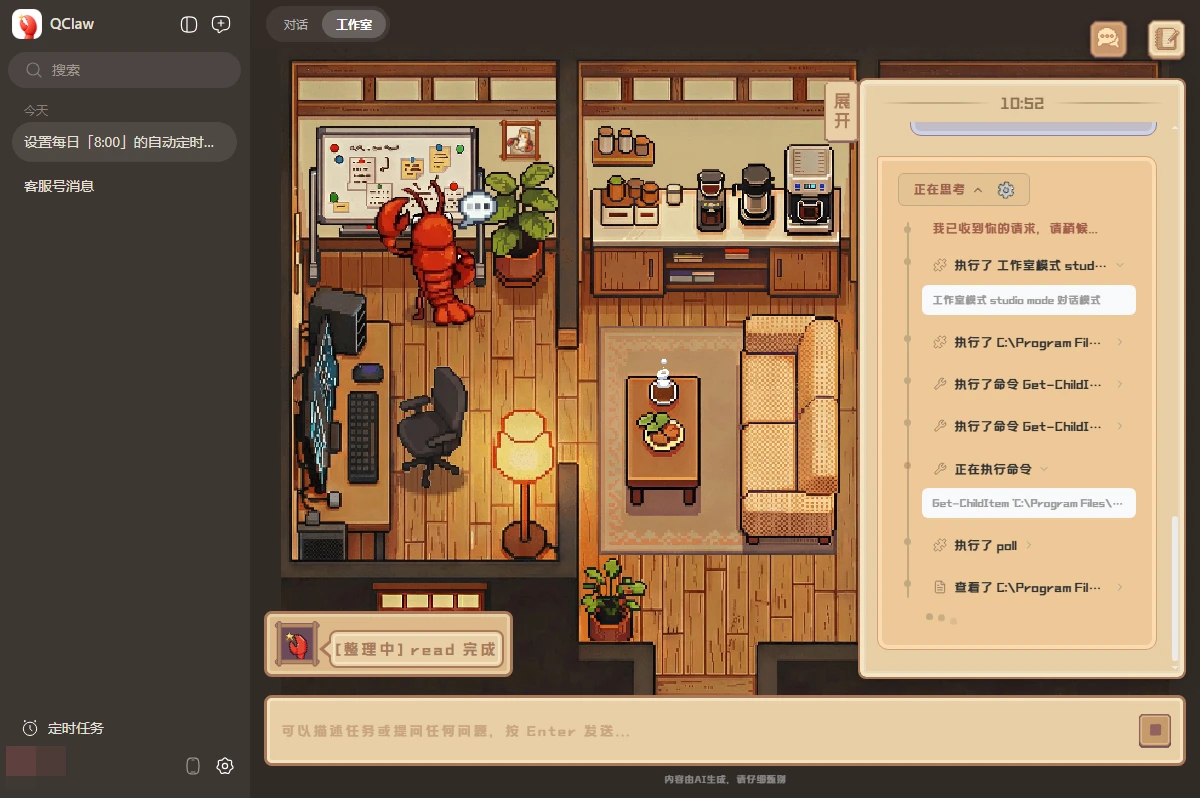Switch to the 对话 tab
Viewport: 1200px width, 798px height.
click(x=295, y=25)
